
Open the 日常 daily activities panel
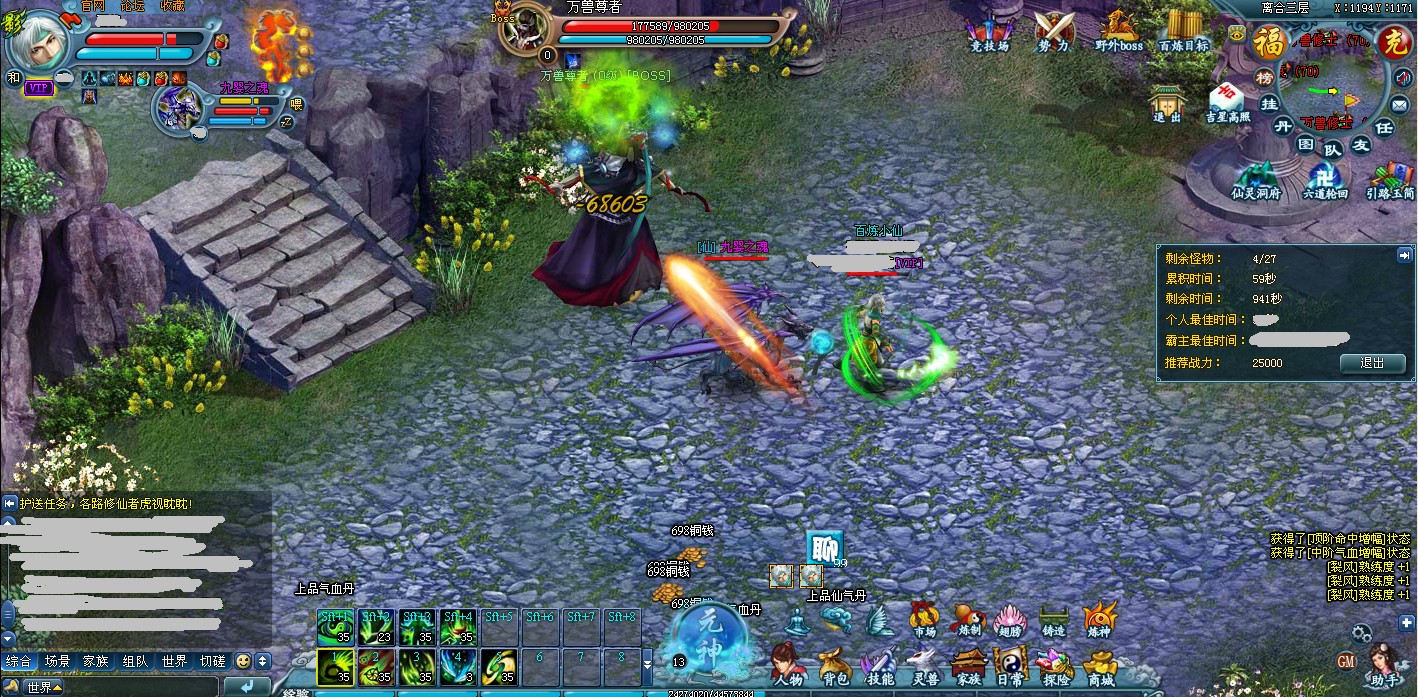point(1011,664)
